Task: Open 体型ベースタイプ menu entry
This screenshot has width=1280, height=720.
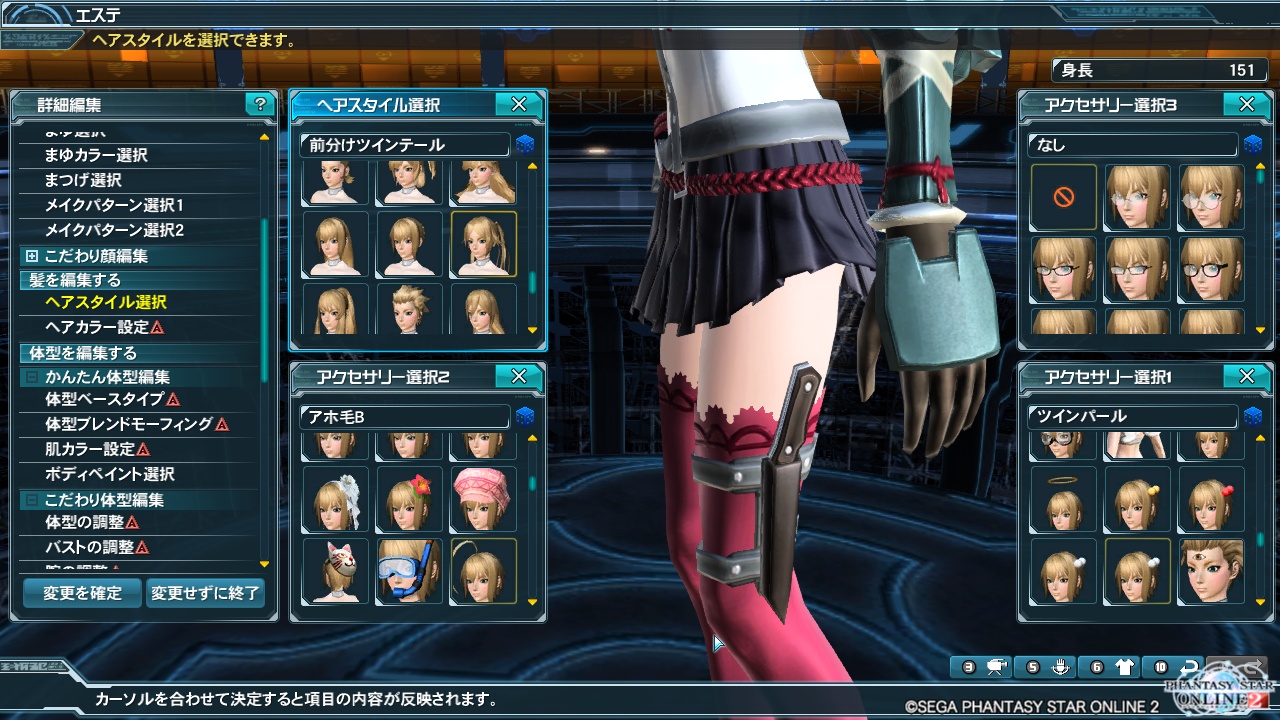Action: [104, 399]
